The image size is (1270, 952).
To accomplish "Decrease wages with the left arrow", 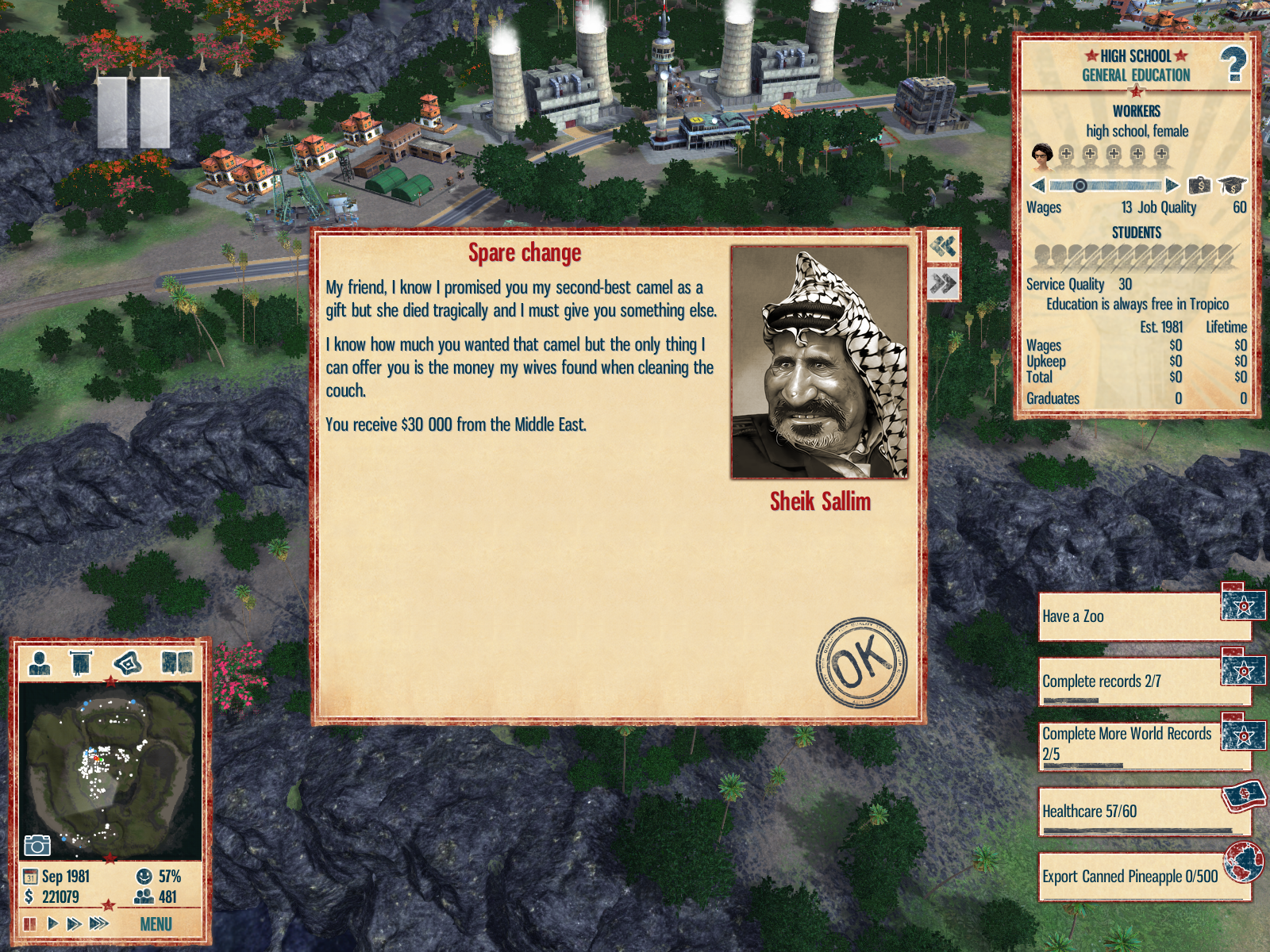I will tap(1037, 186).
